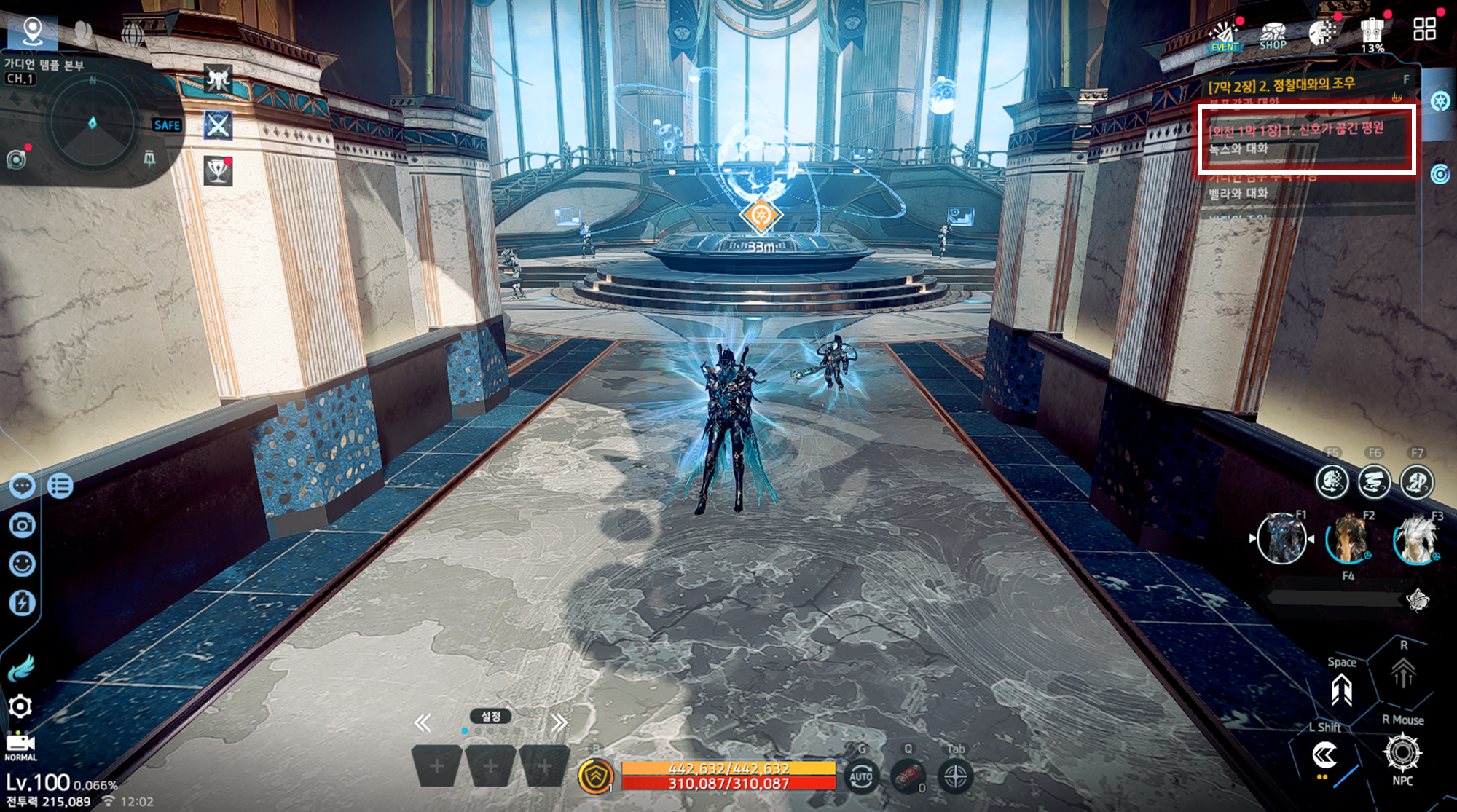Interact using the NPC button
The height and width of the screenshot is (812, 1457).
[1402, 754]
